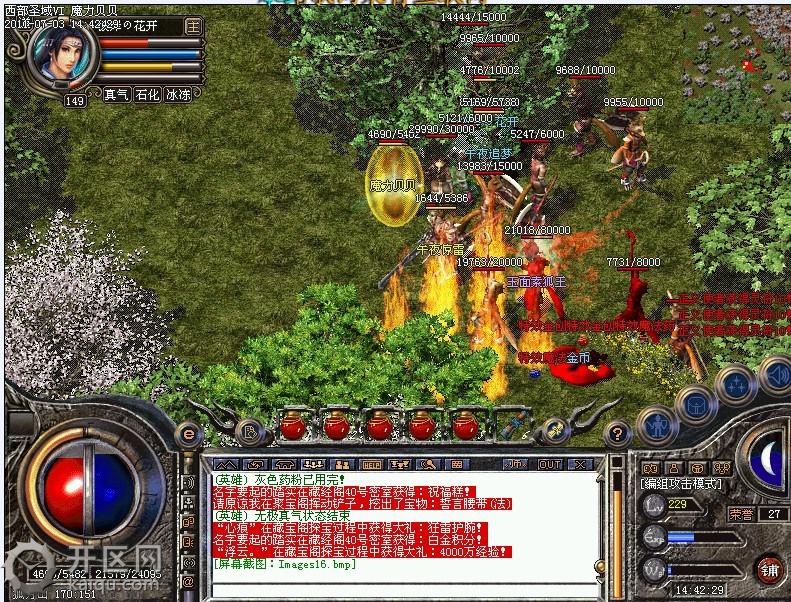The image size is (791, 602).
Task: Toggle the 主 button beside the hero name
Action: click(193, 26)
